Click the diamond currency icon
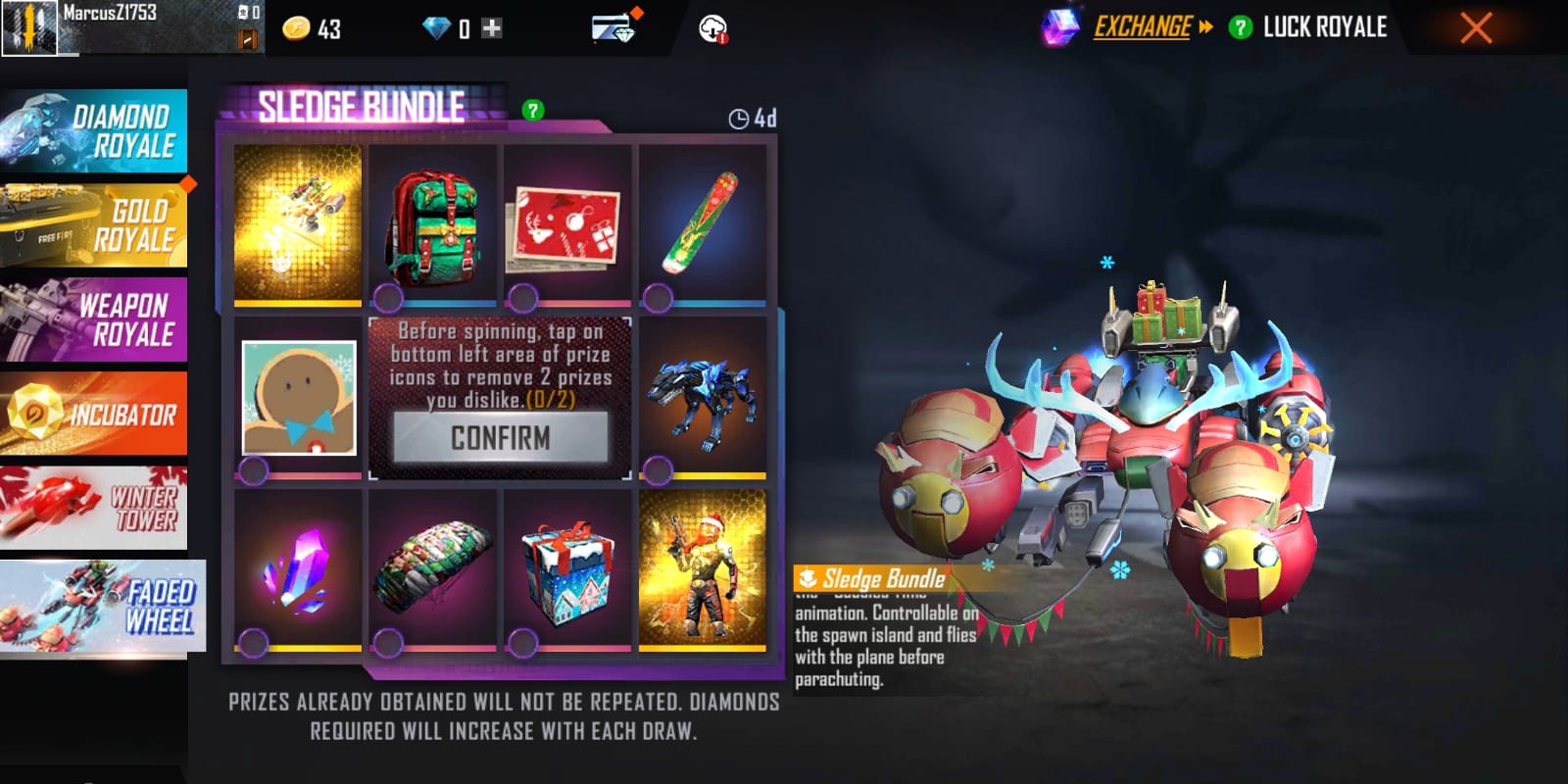1568x784 pixels. pos(437,27)
